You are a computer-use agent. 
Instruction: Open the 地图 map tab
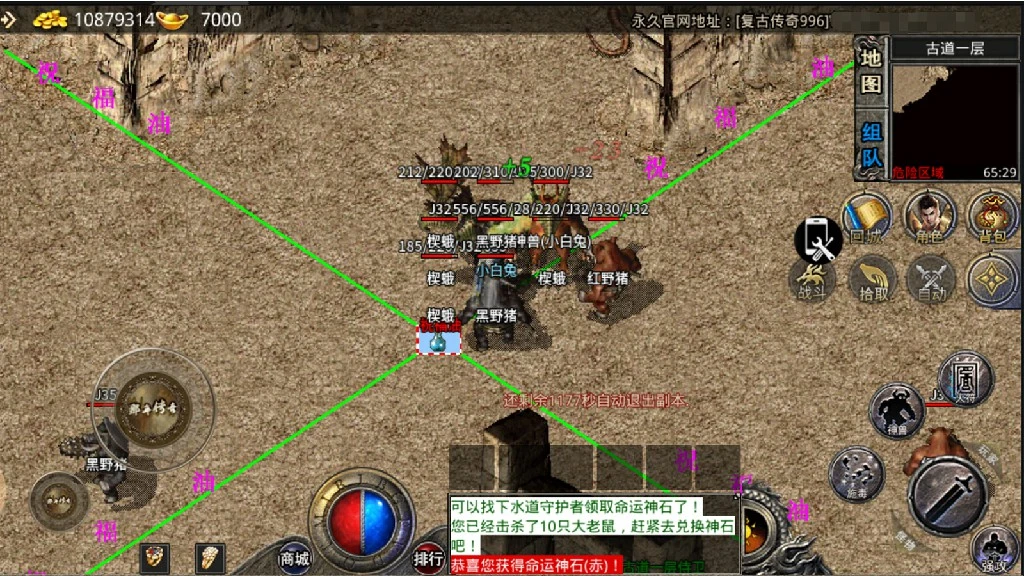pyautogui.click(x=871, y=72)
